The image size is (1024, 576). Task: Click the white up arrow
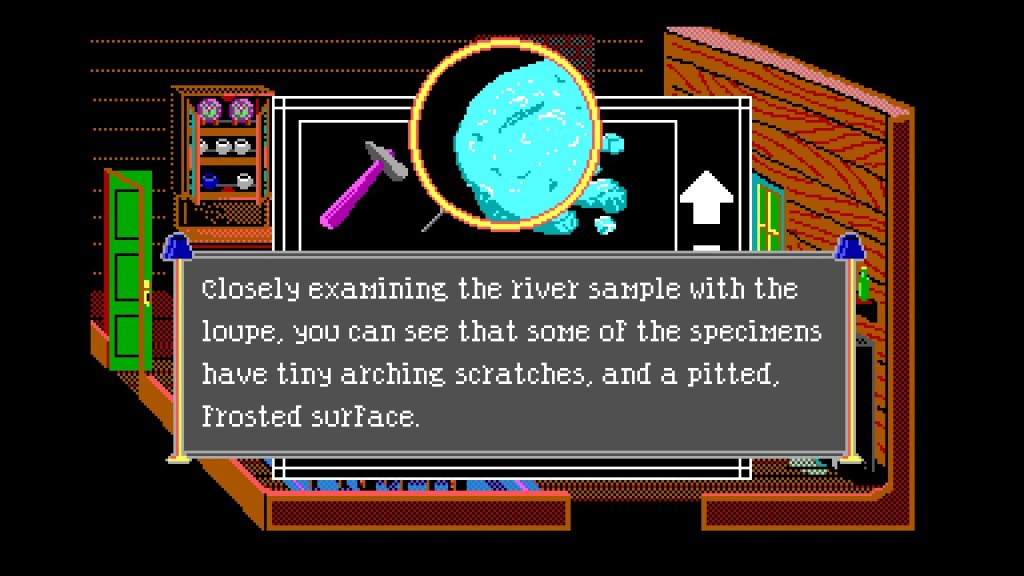706,200
